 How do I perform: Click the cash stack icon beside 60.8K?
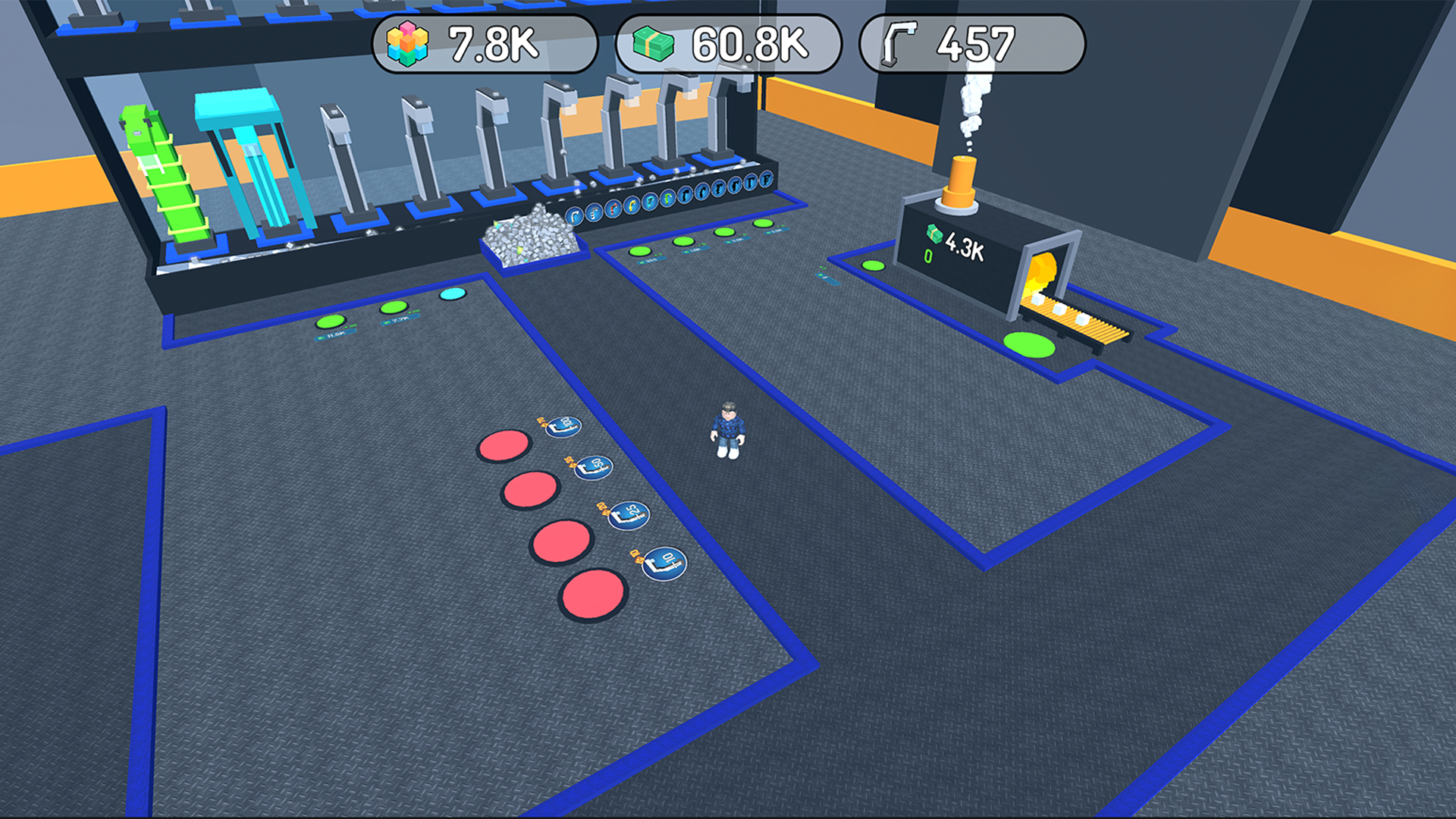pyautogui.click(x=653, y=44)
